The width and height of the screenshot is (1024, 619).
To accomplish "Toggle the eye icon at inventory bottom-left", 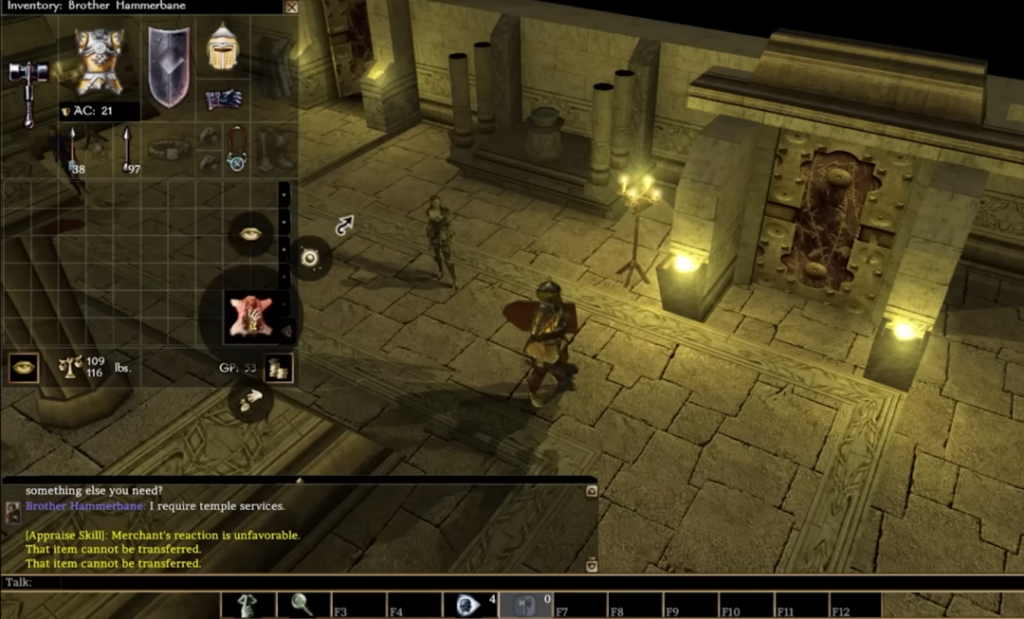I will click(23, 367).
